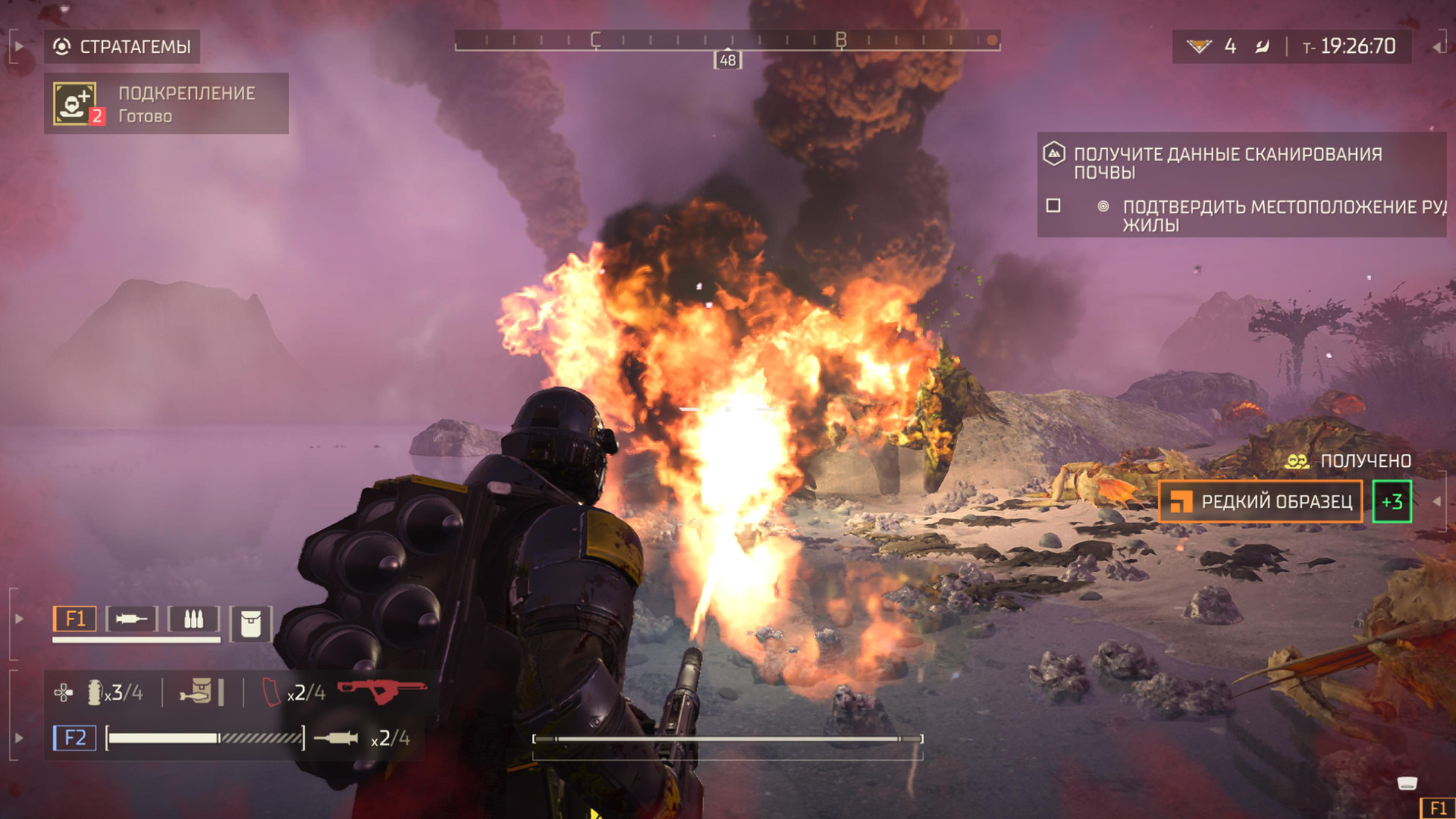This screenshot has width=1456, height=819.
Task: Click the player's stim syringe icon
Action: click(x=337, y=738)
